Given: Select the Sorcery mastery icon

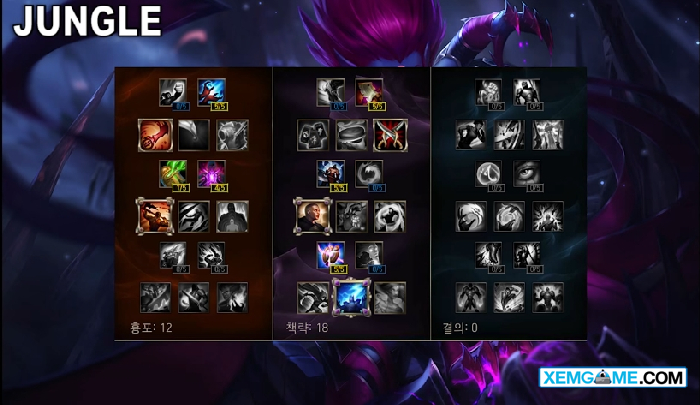Looking at the screenshot, I should (211, 92).
